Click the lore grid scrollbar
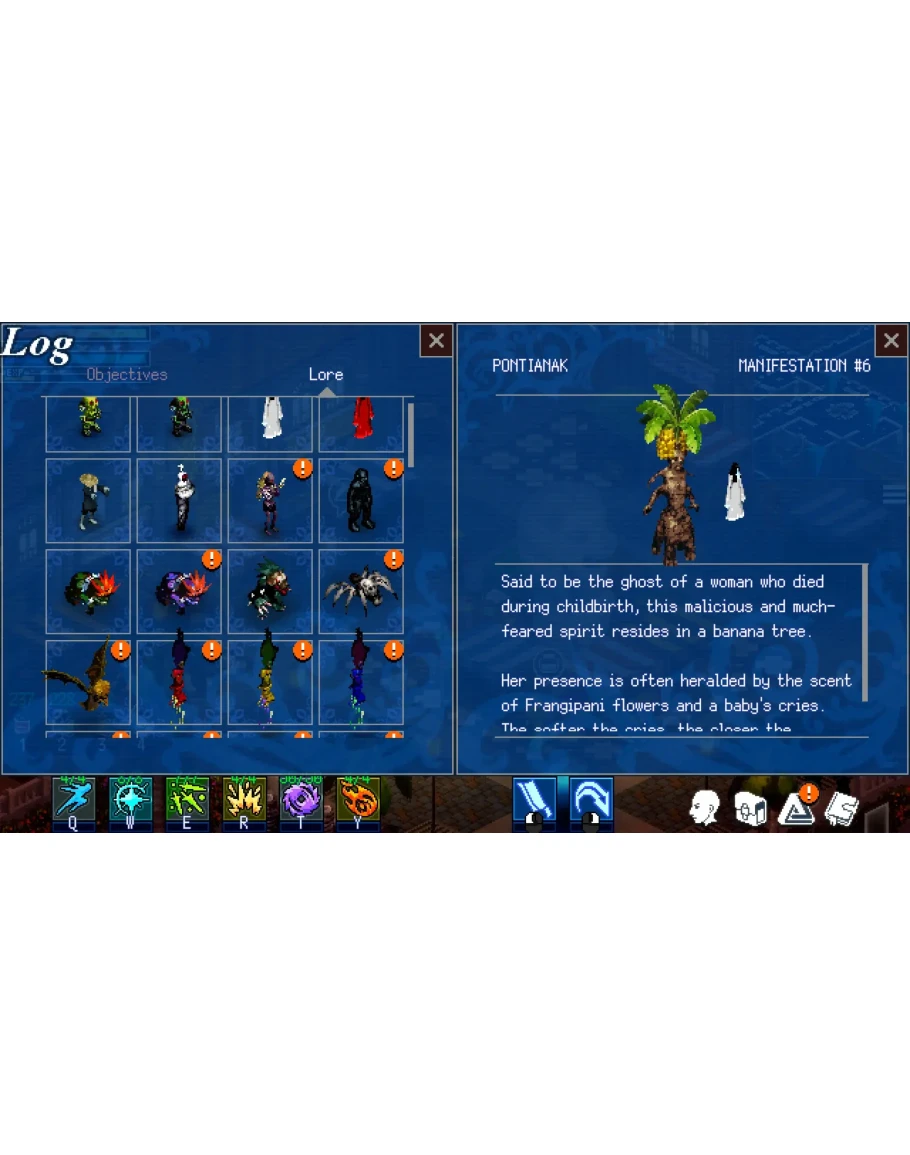 point(410,430)
